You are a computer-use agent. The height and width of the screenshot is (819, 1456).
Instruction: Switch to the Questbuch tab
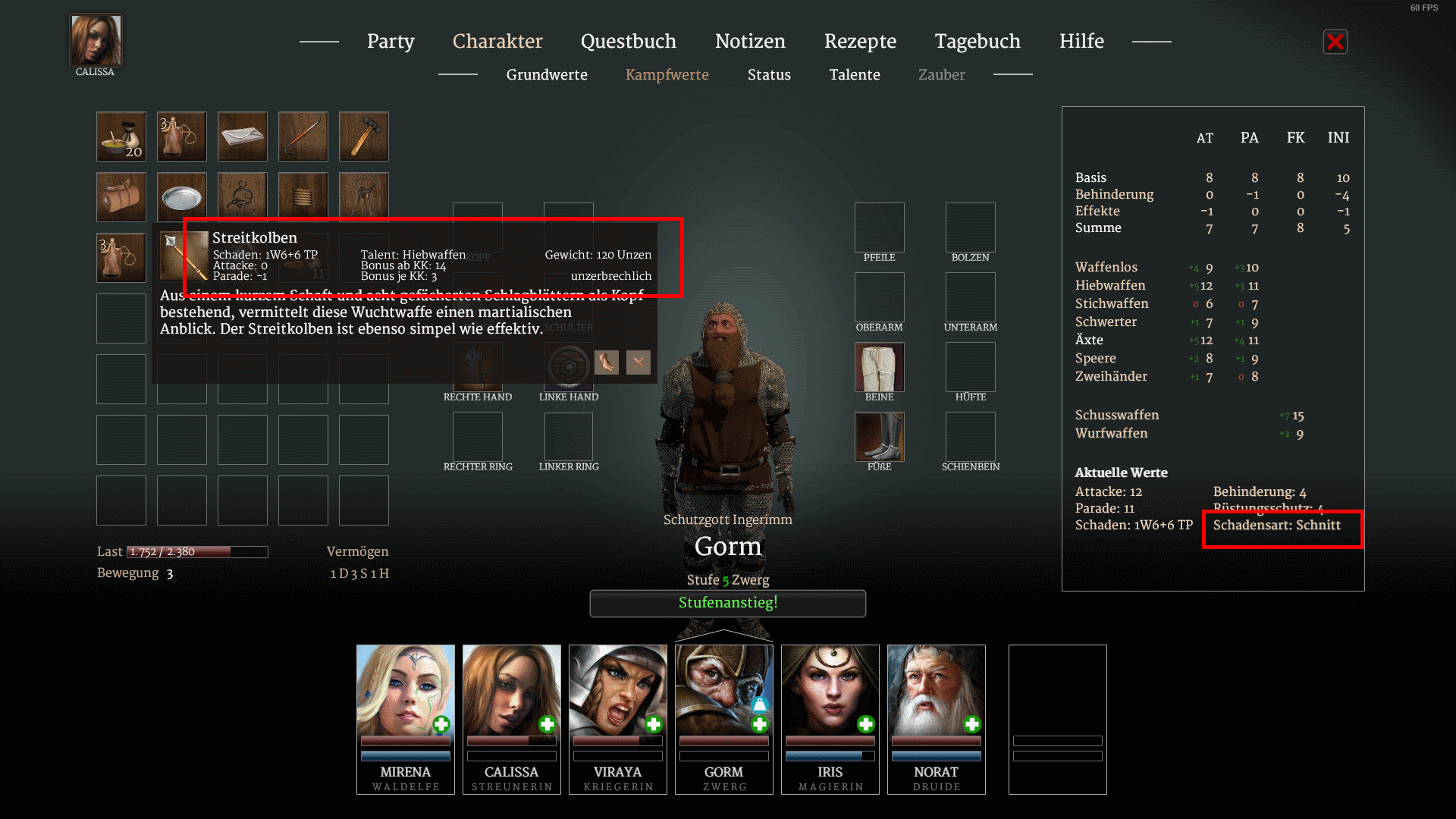[x=628, y=41]
